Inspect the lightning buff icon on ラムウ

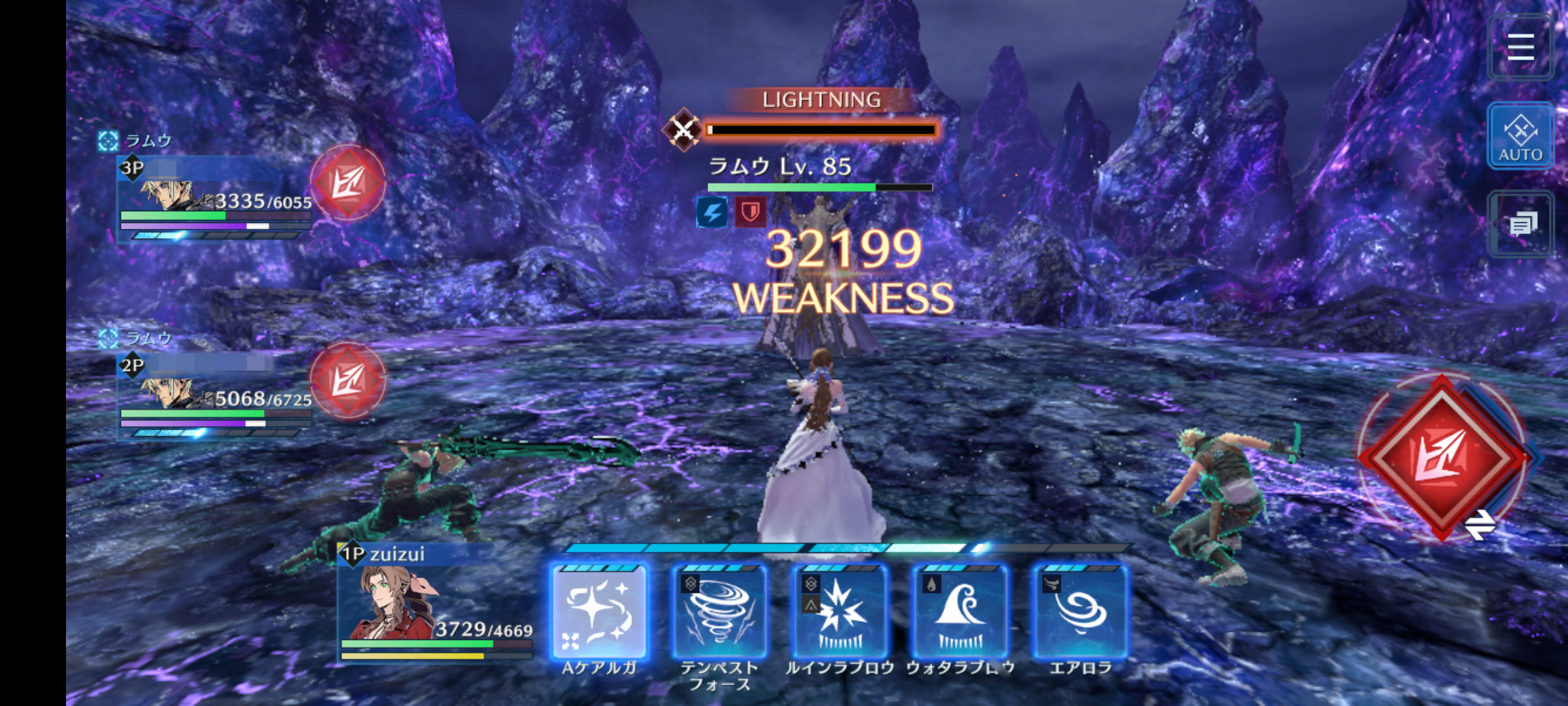712,212
